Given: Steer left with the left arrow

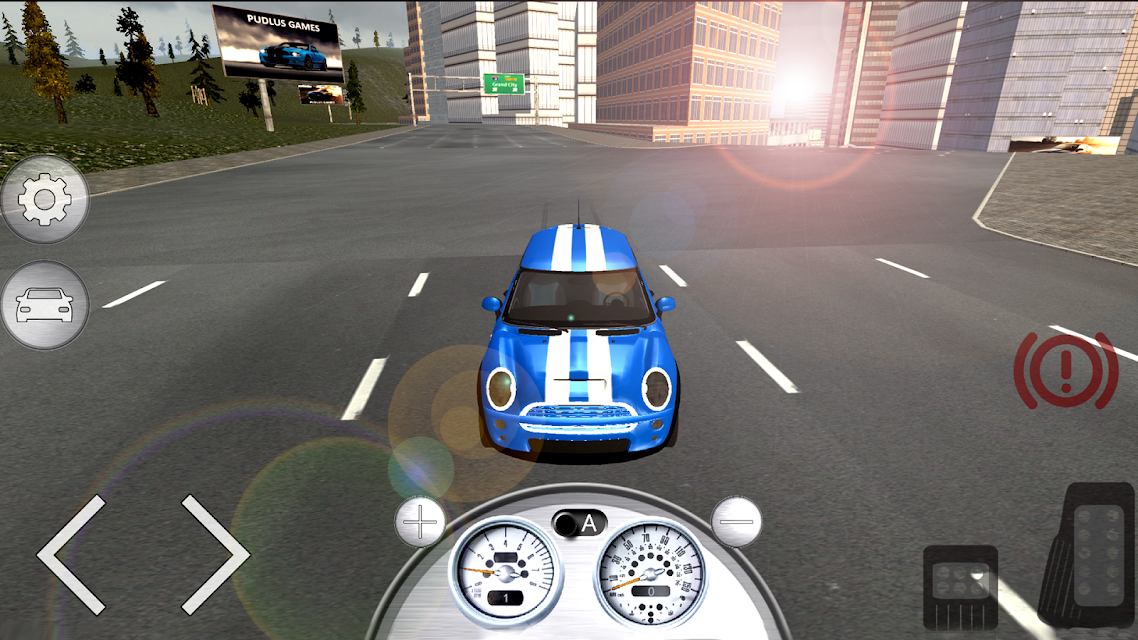Looking at the screenshot, I should click(72, 554).
